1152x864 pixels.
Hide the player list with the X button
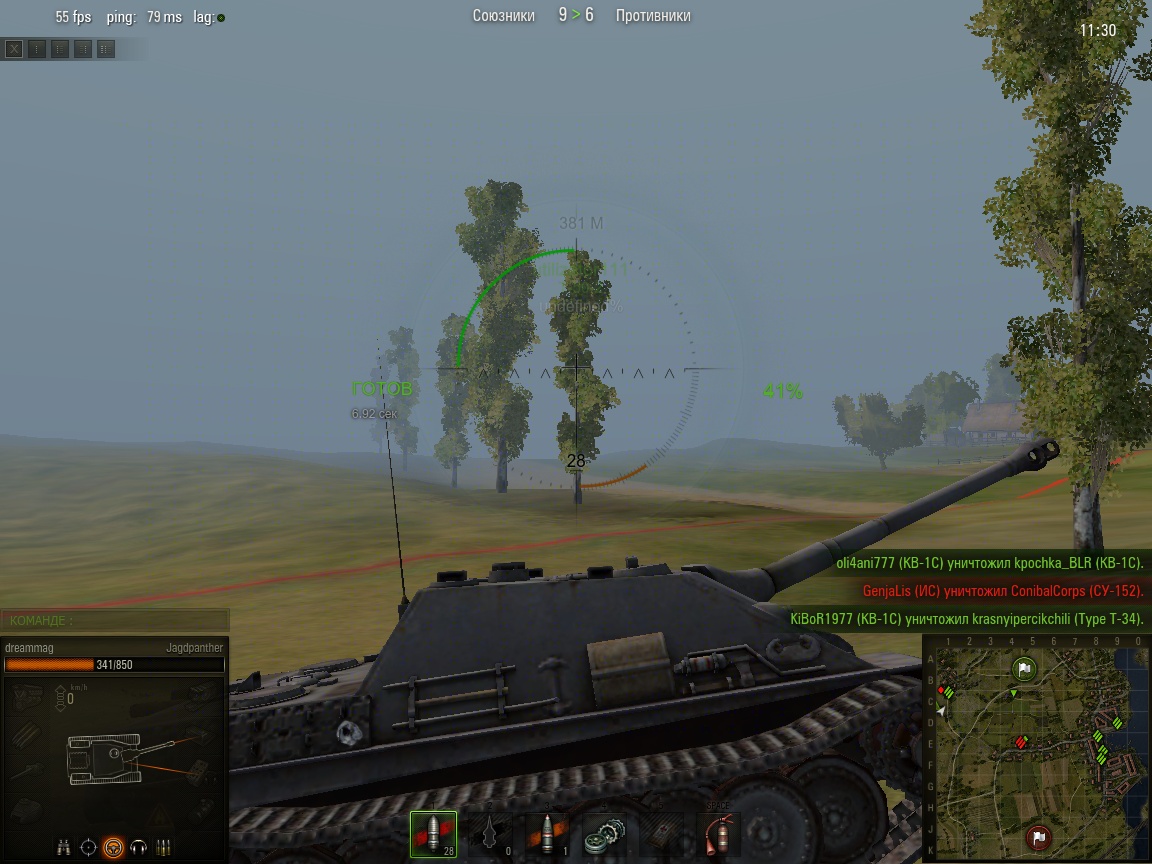coord(14,48)
